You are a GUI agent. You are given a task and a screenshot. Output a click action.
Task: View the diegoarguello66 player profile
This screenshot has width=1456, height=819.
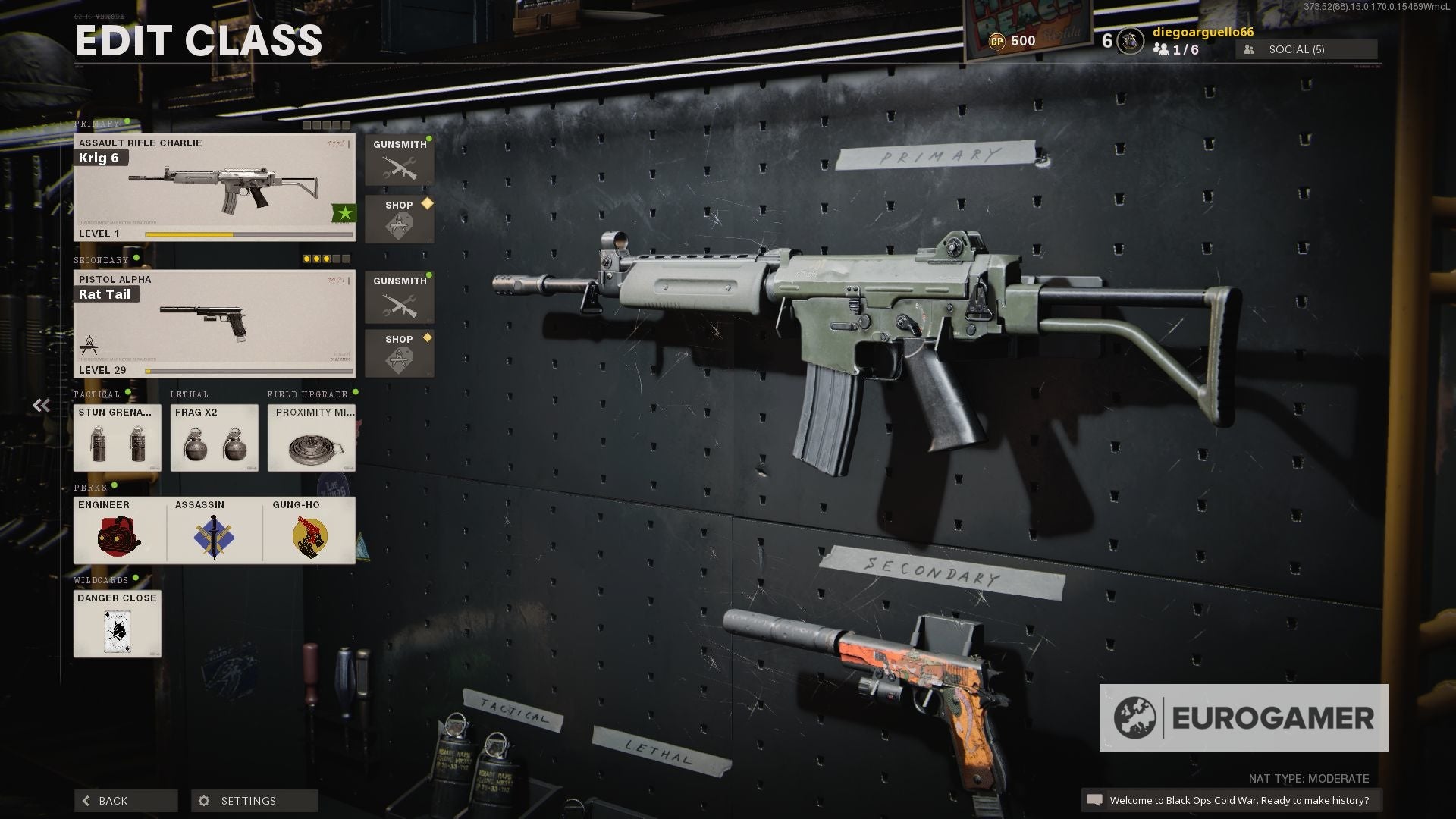tap(1202, 33)
